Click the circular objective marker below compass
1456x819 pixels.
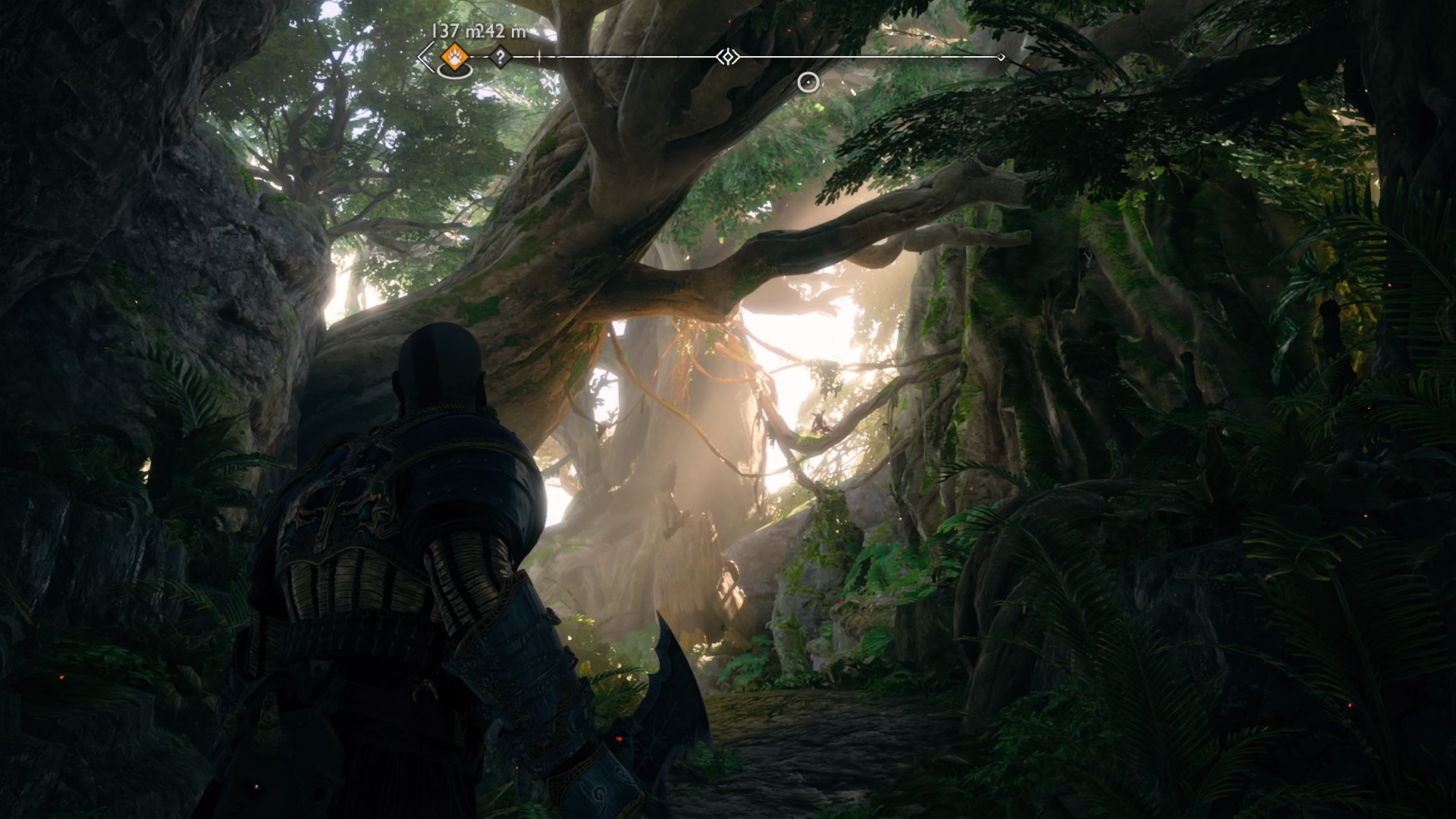point(809,82)
